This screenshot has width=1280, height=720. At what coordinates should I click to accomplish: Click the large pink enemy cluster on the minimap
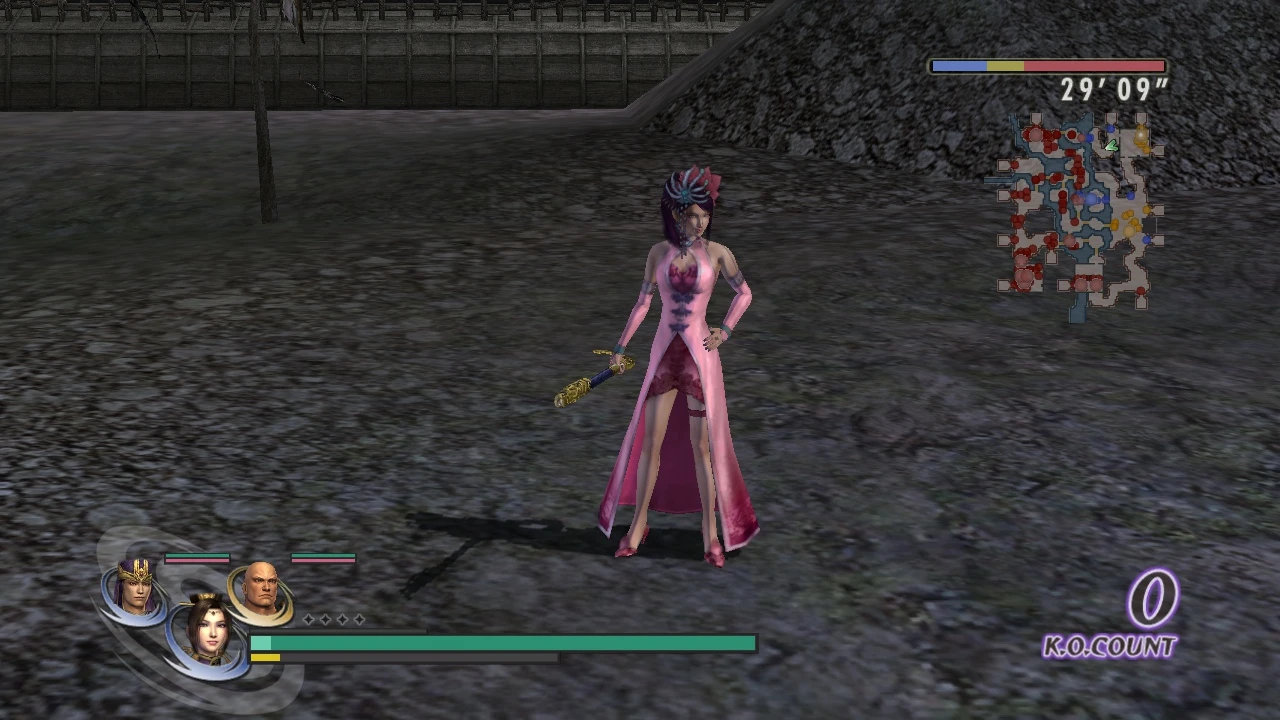(1023, 276)
